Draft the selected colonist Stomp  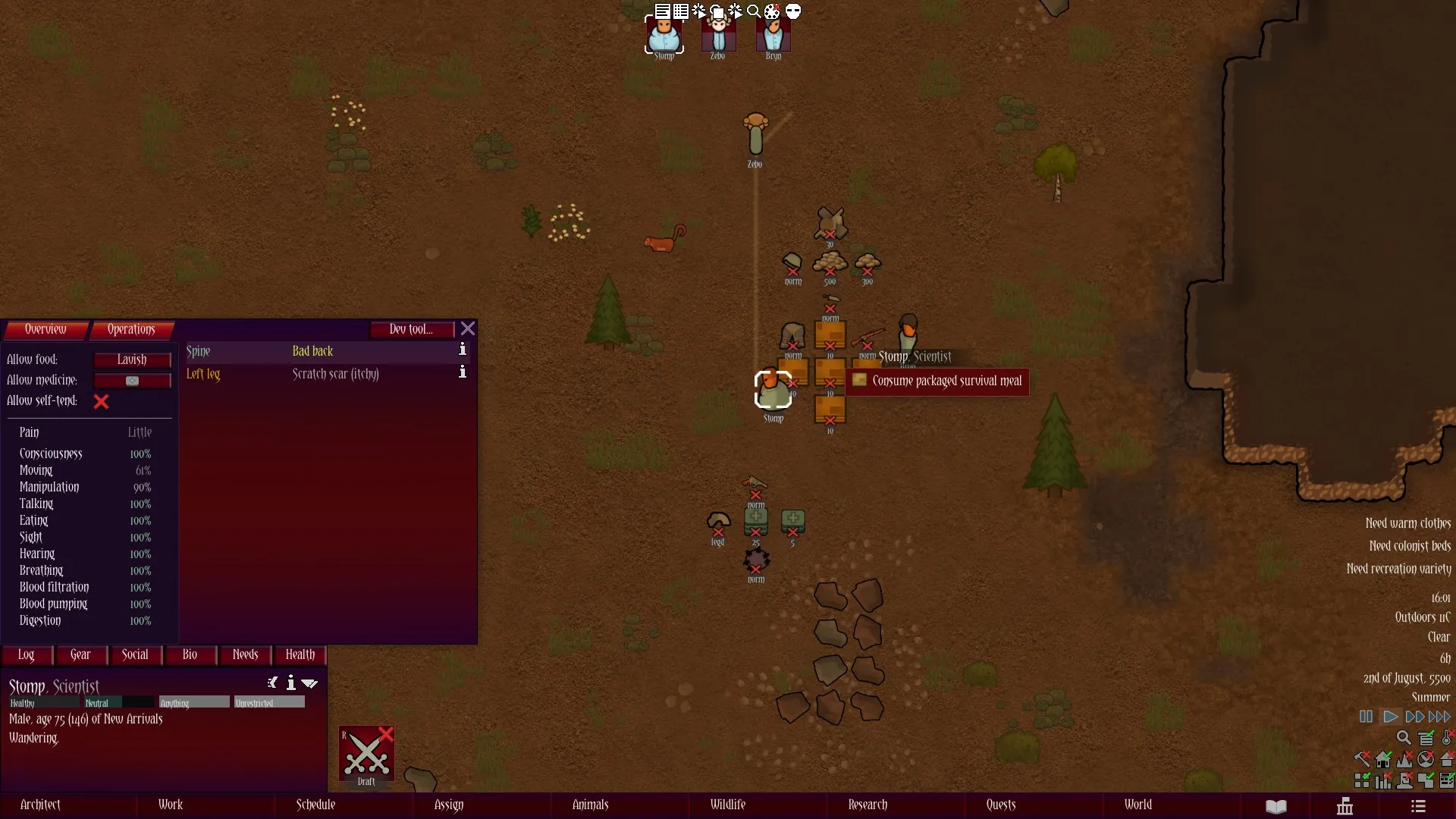(x=366, y=755)
